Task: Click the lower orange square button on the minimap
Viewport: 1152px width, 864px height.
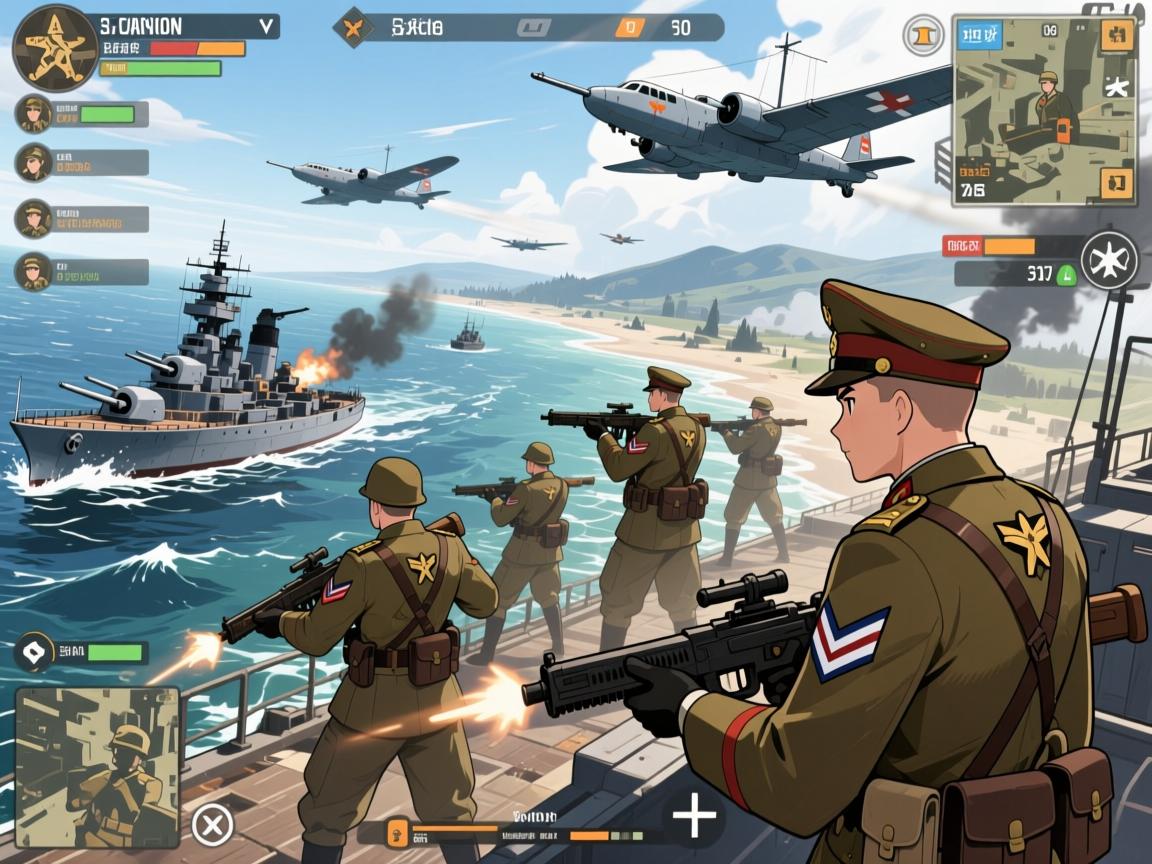Action: (1116, 184)
